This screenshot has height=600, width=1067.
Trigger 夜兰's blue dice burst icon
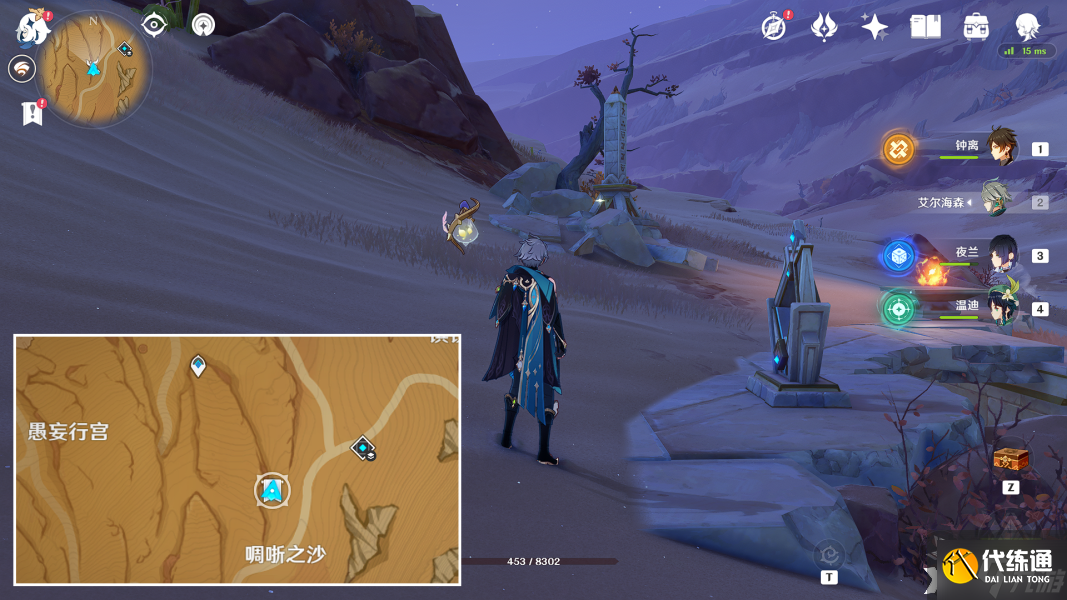click(898, 256)
